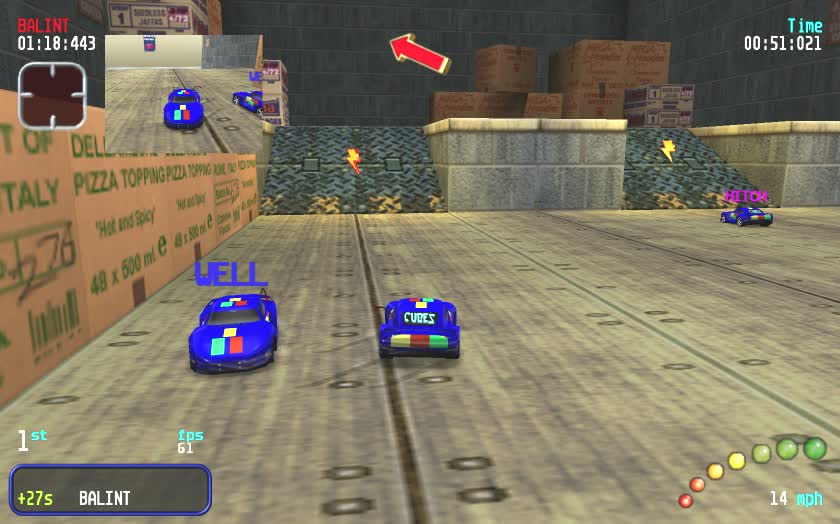Select the BALINT row in the standings panel
The height and width of the screenshot is (524, 840).
[x=110, y=490]
